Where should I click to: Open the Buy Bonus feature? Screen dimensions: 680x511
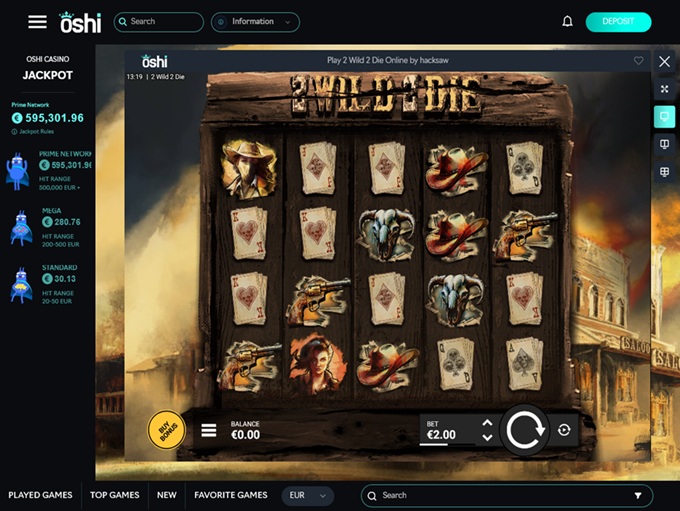166,430
